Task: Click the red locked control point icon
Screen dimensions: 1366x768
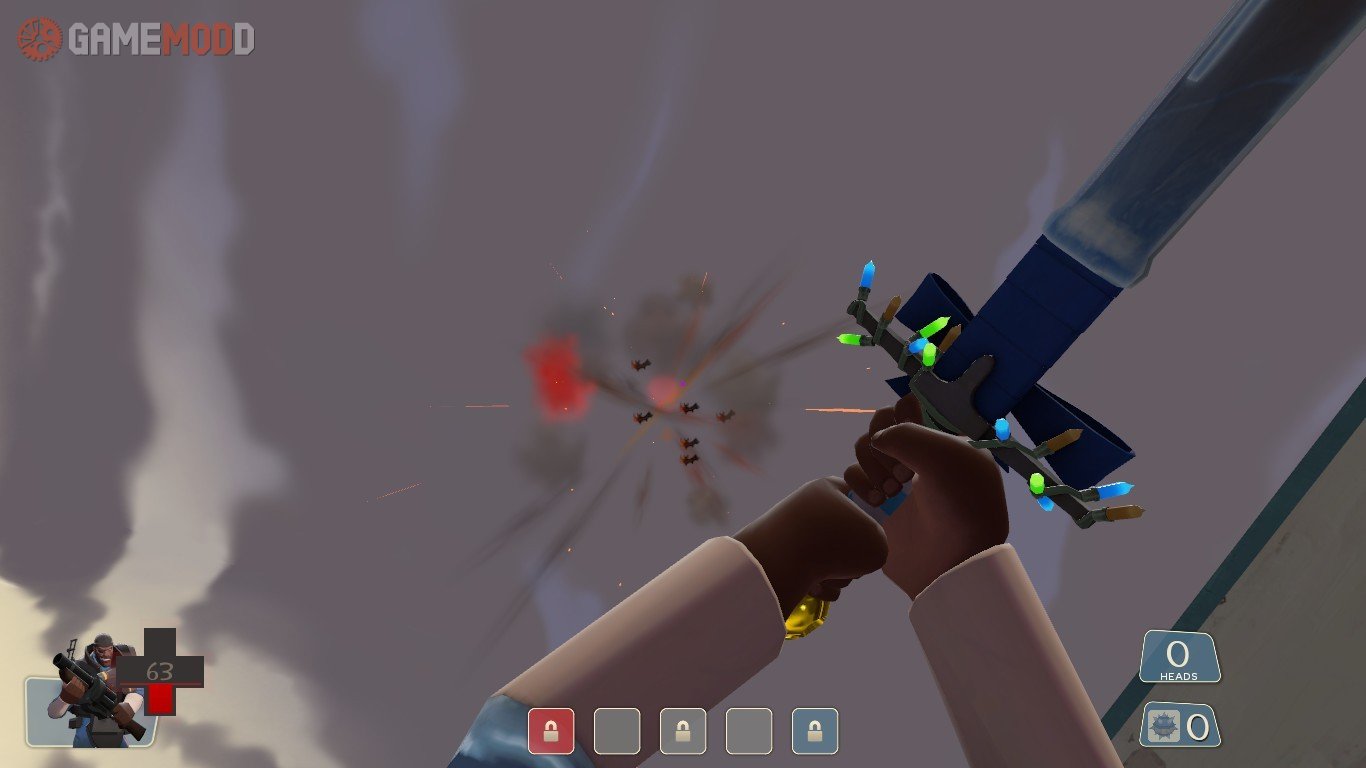Action: (x=551, y=731)
